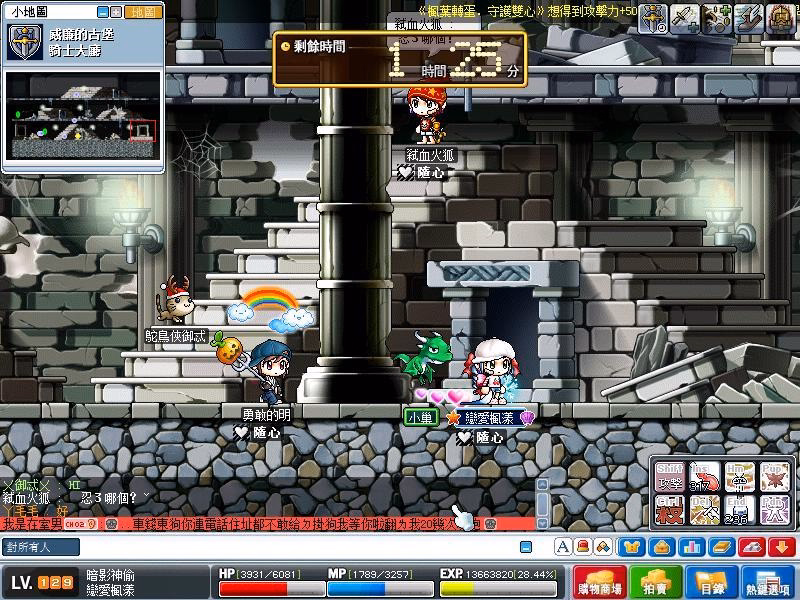Minimize the minimap with the minus button
The image size is (800, 600).
(x=103, y=12)
